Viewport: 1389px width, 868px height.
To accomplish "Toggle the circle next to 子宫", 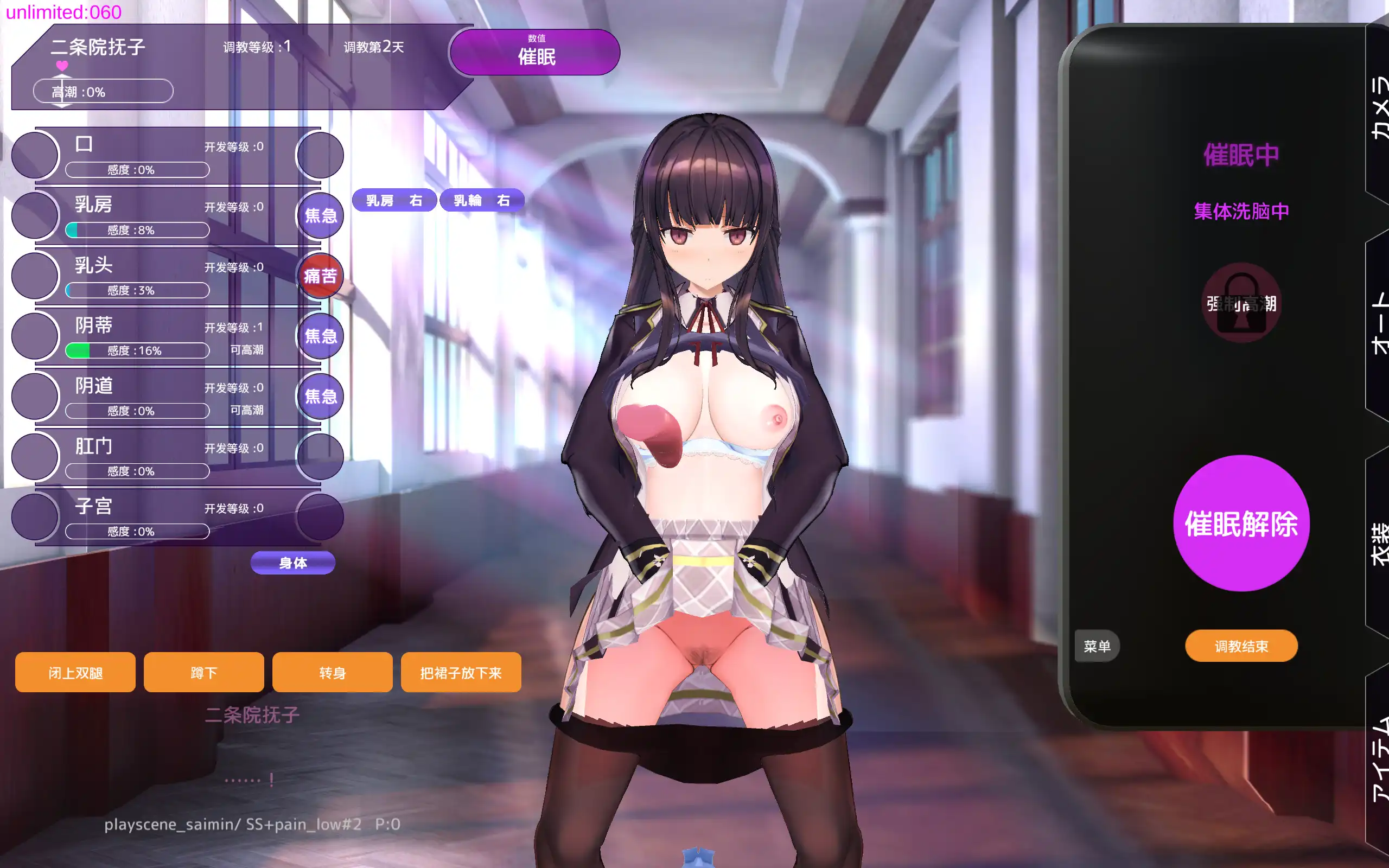I will click(x=34, y=516).
